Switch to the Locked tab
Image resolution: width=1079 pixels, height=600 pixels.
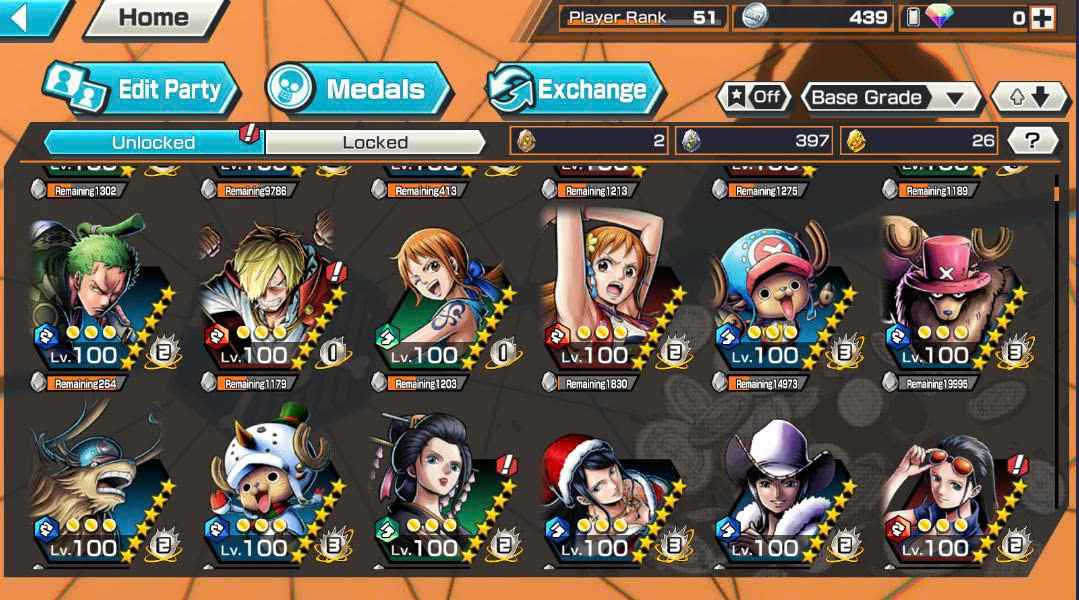(375, 142)
